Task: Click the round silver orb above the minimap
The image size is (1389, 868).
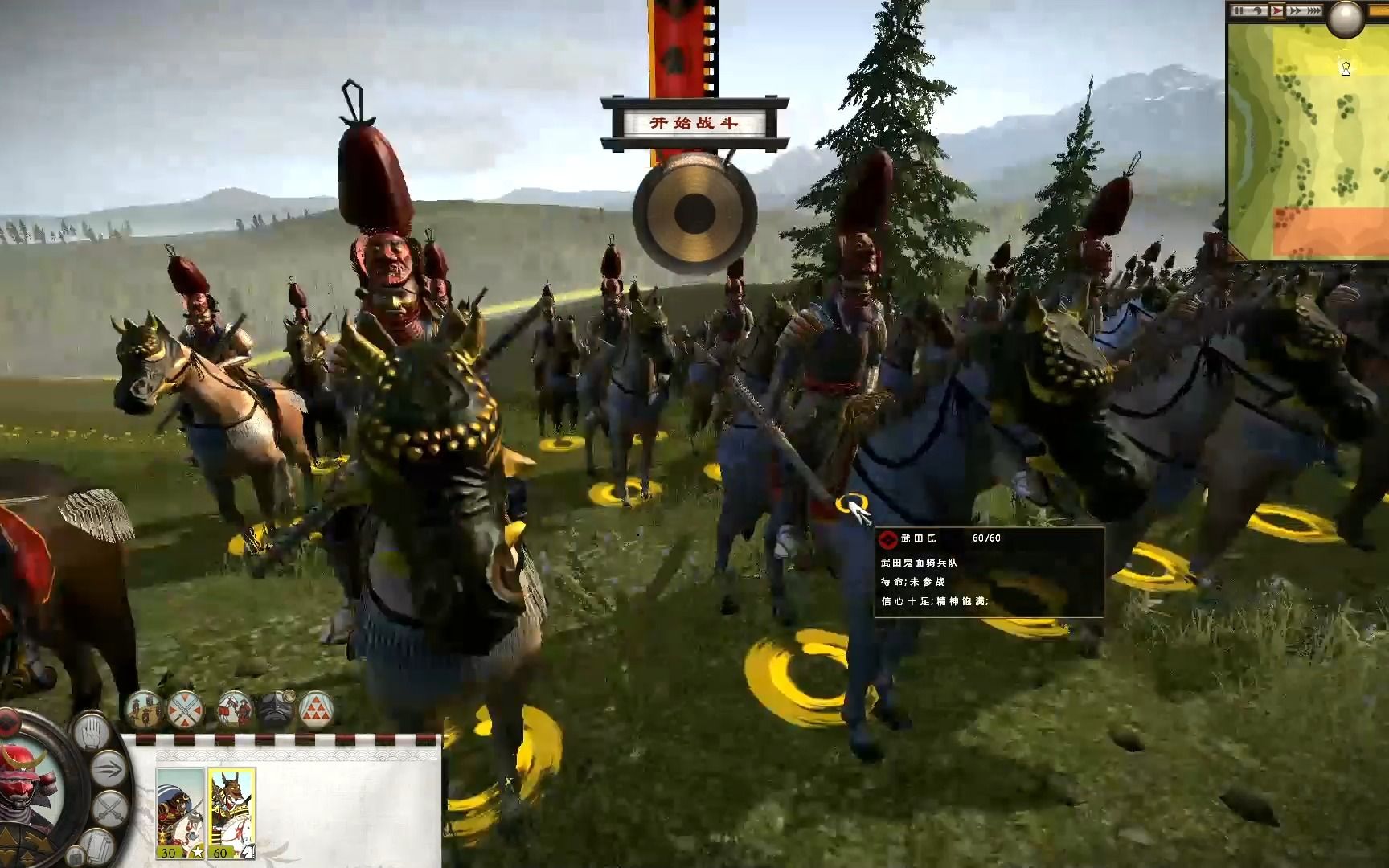Action: coord(1346,18)
